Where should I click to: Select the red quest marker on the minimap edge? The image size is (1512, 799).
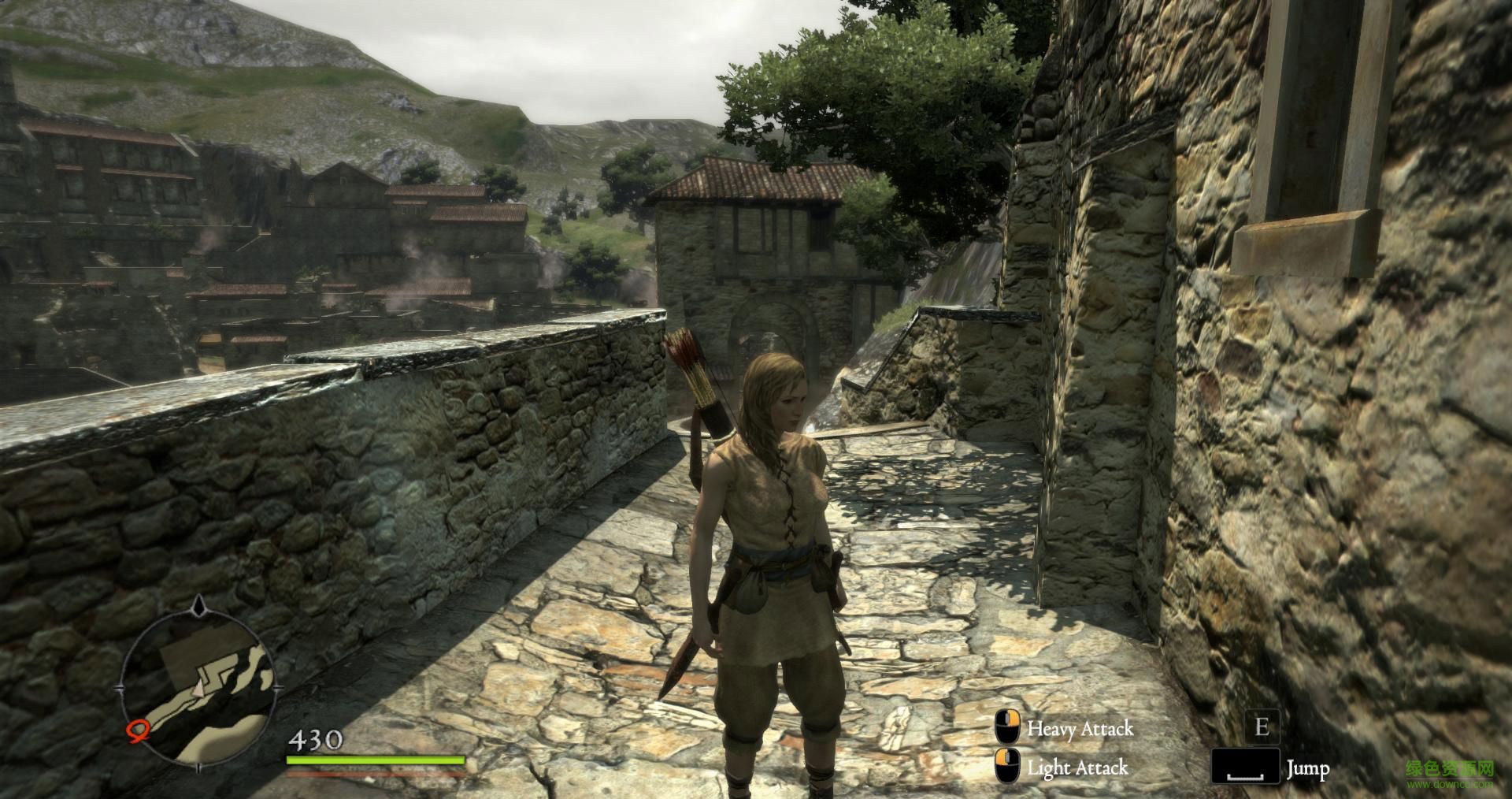tap(137, 732)
